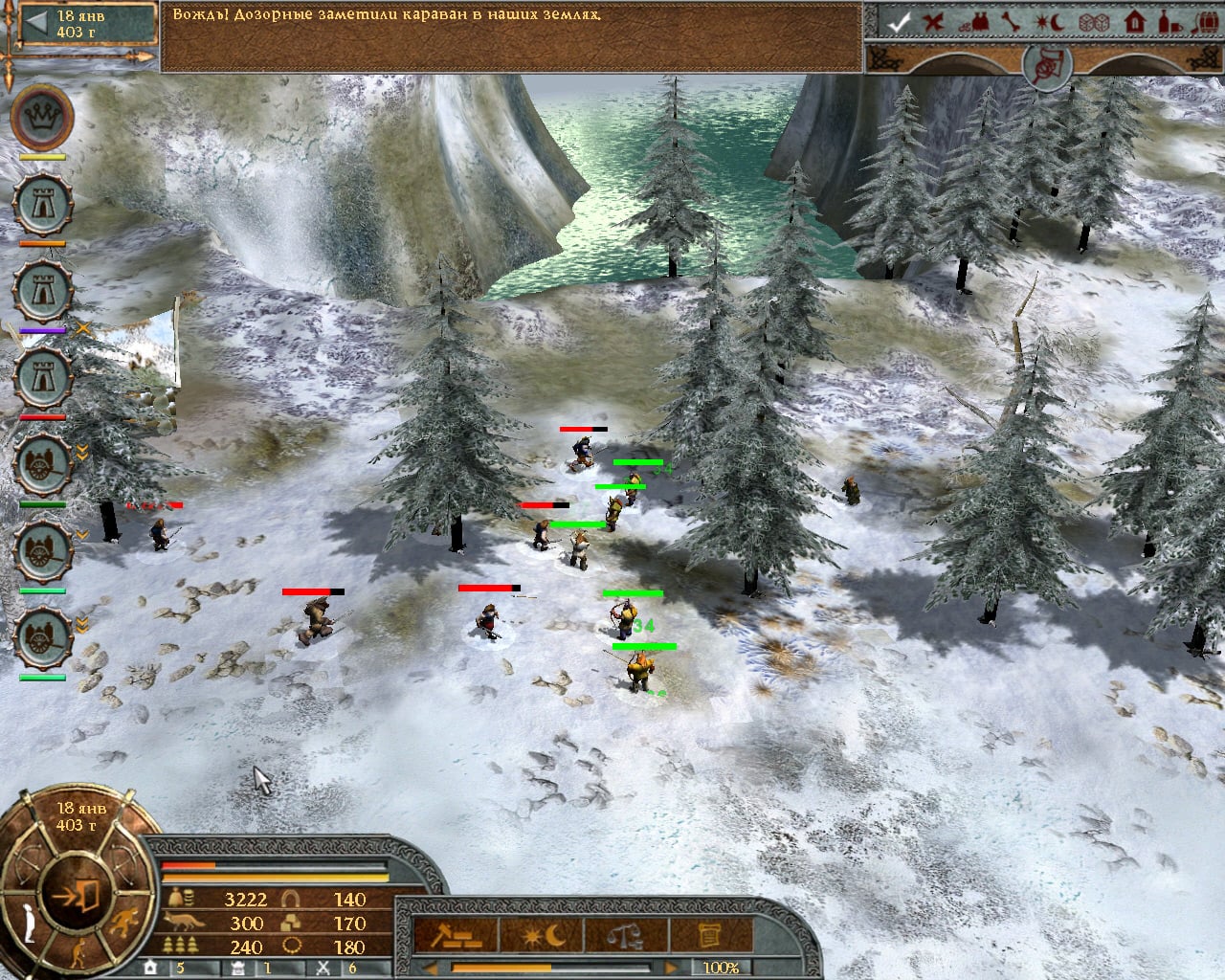This screenshot has height=980, width=1225.
Task: Decrease game speed with left arrow
Action: tap(431, 968)
